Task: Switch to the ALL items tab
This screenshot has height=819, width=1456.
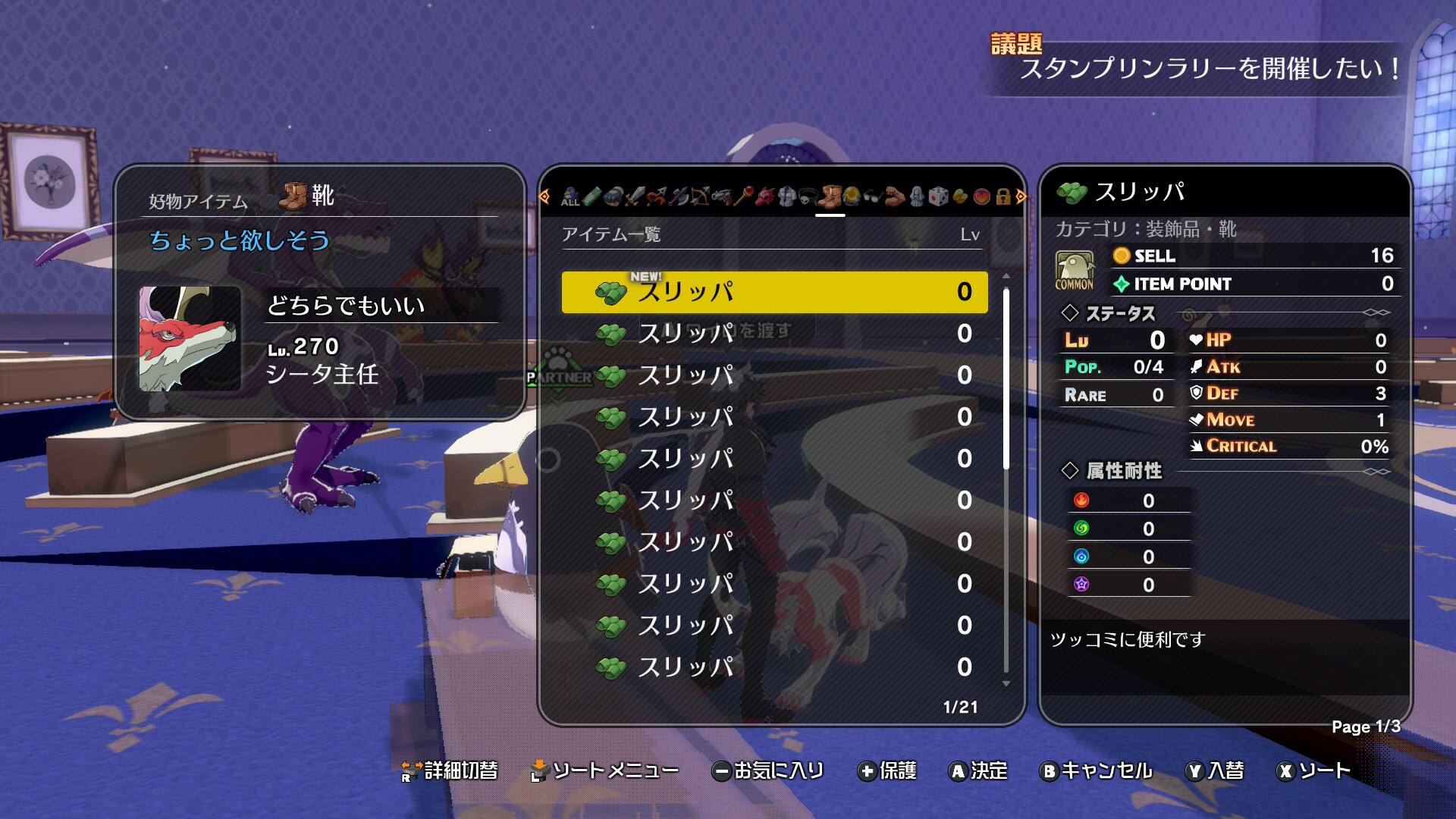Action: (570, 197)
